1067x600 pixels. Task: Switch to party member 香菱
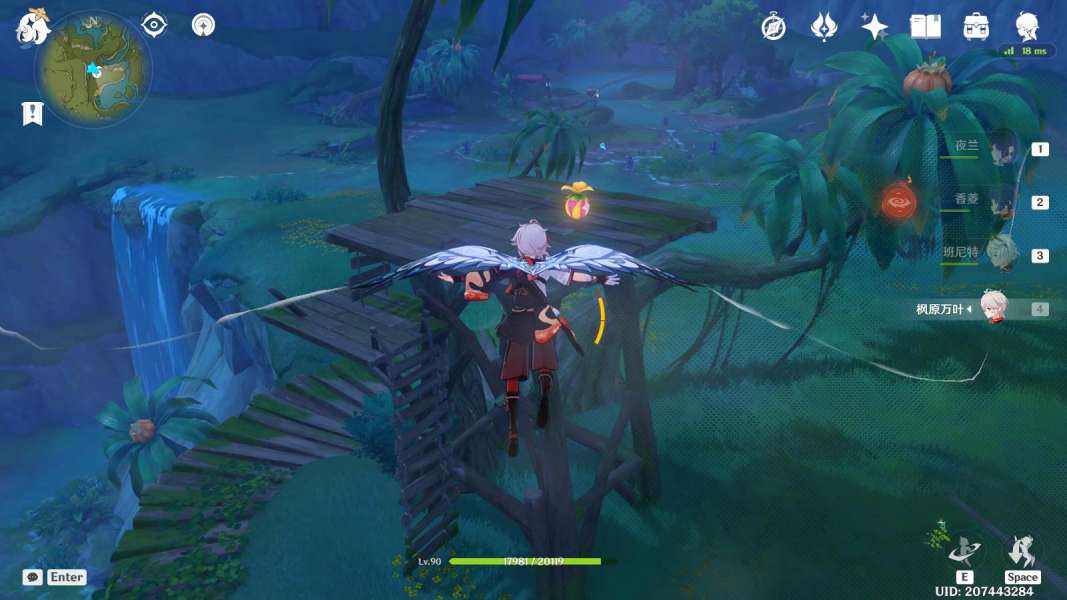(x=1000, y=202)
